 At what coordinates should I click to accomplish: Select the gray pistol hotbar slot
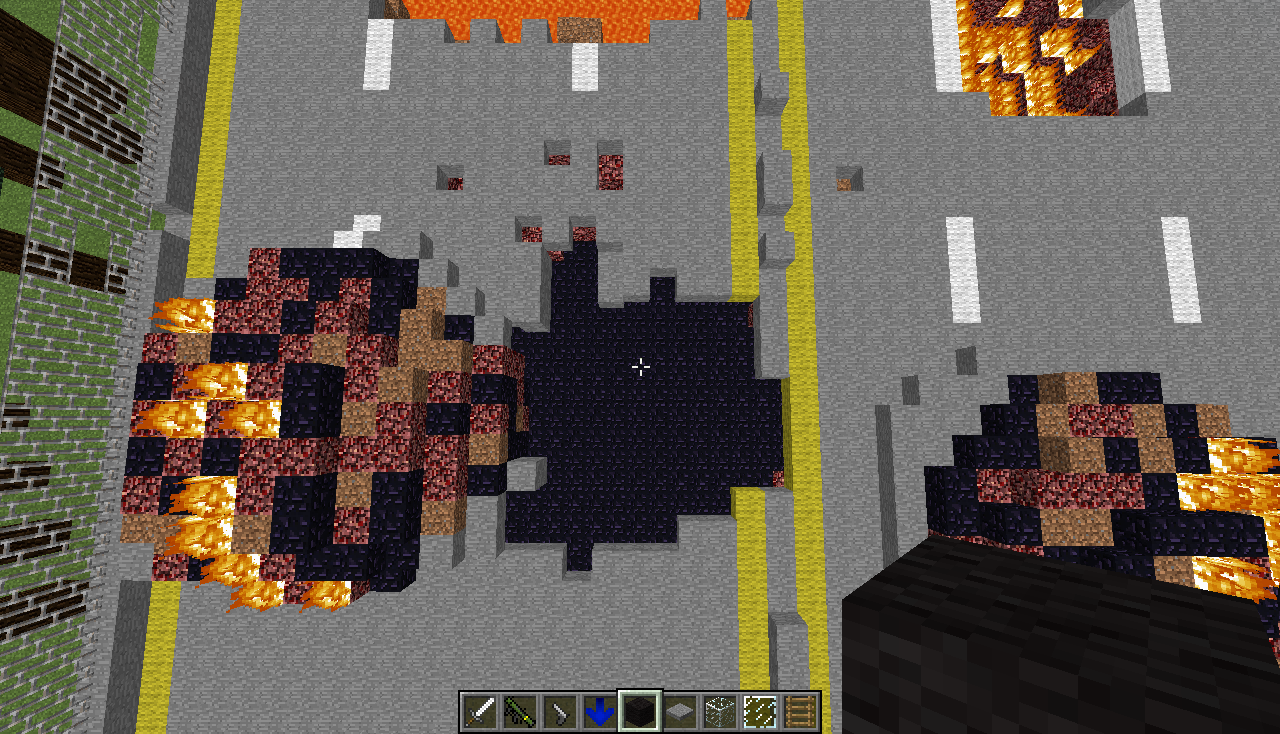tap(560, 711)
